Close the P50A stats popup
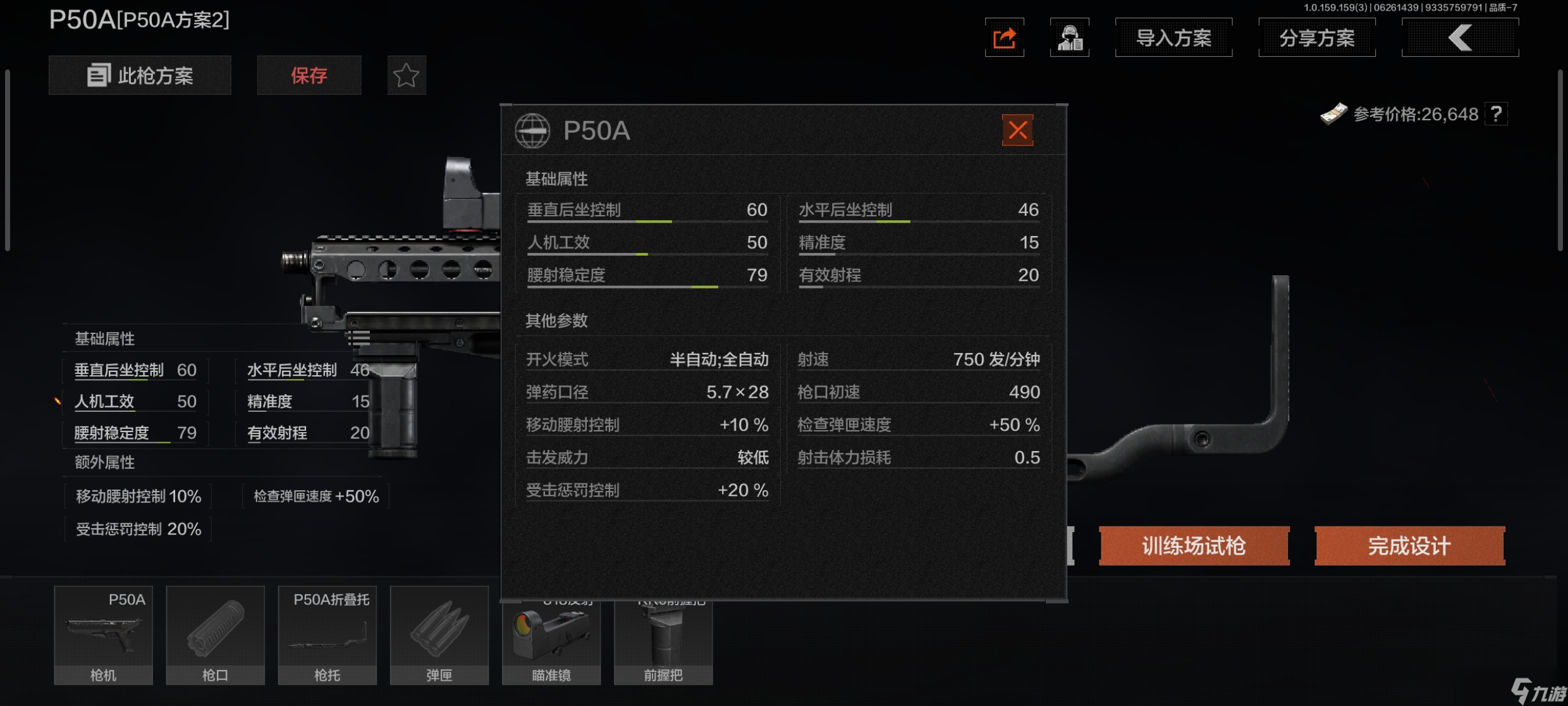 pyautogui.click(x=1017, y=130)
